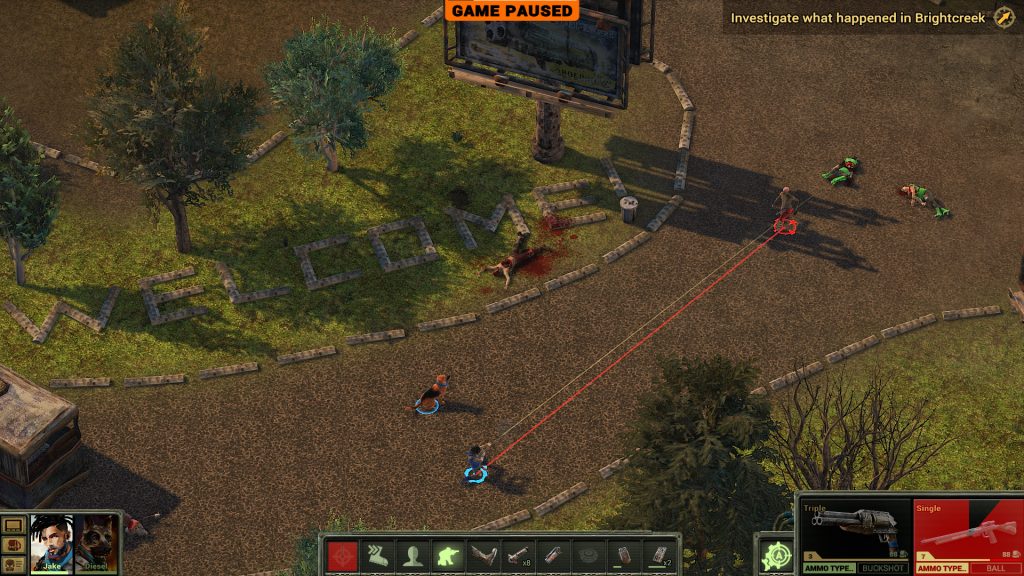This screenshot has height=576, width=1024.
Task: Open the character sheet icon
Action: 13,563
